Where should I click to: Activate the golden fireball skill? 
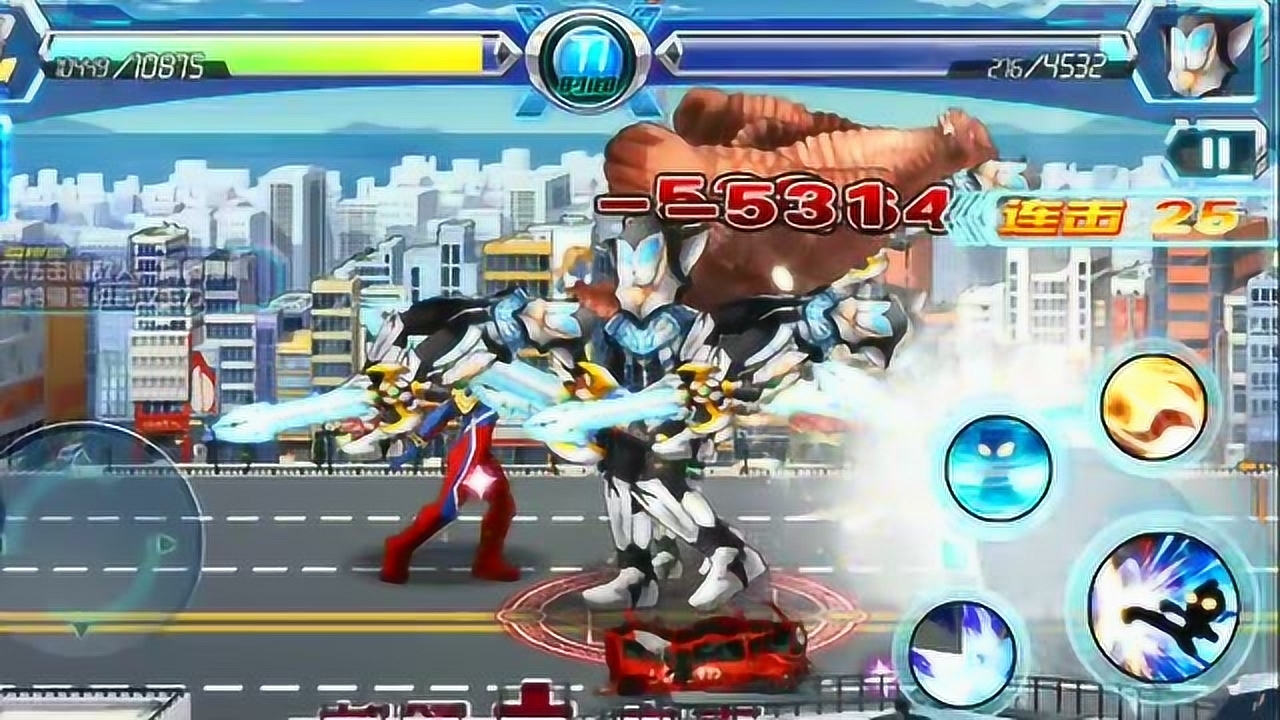pyautogui.click(x=1153, y=407)
